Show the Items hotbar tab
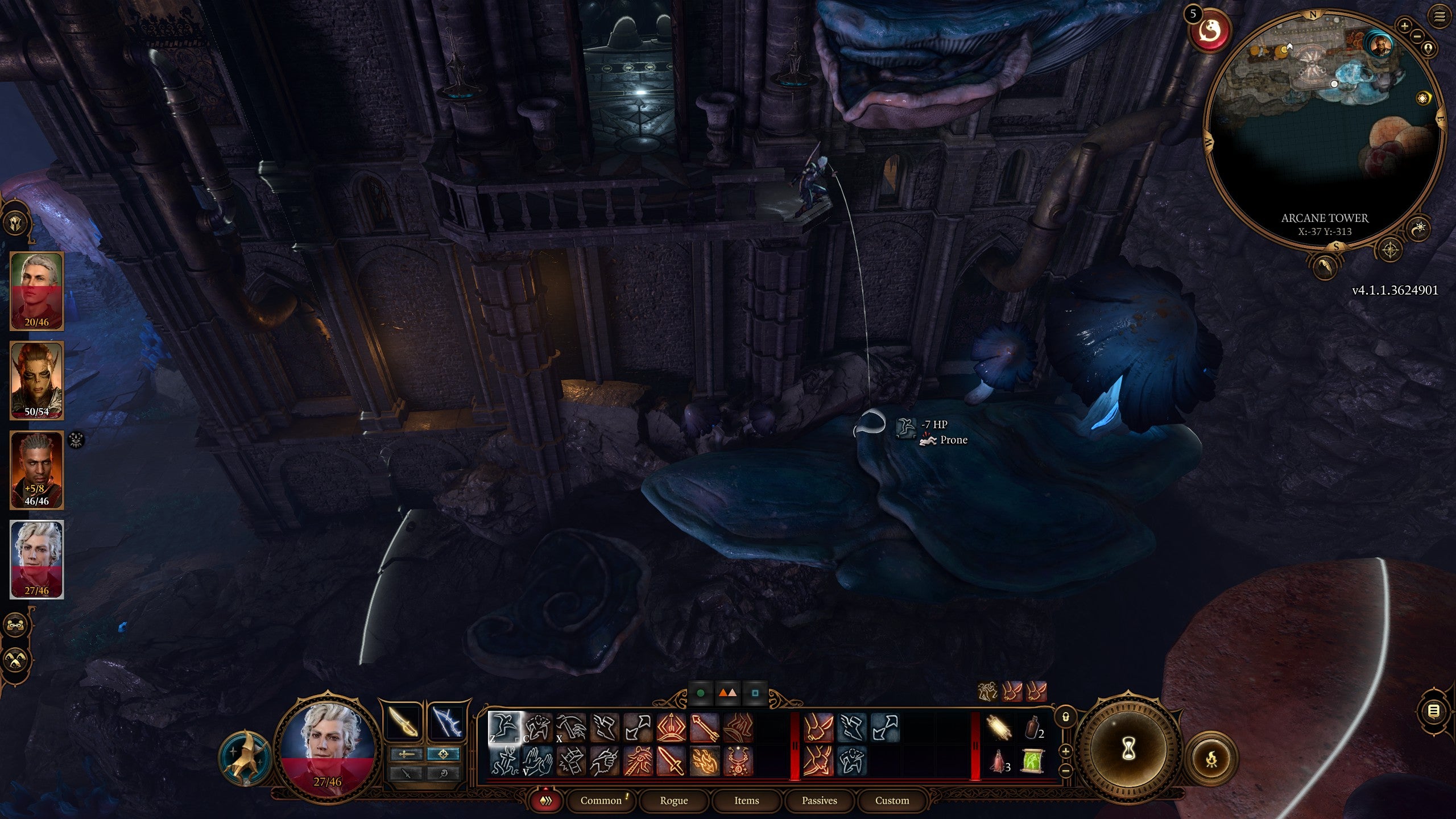The height and width of the screenshot is (819, 1456). [746, 800]
